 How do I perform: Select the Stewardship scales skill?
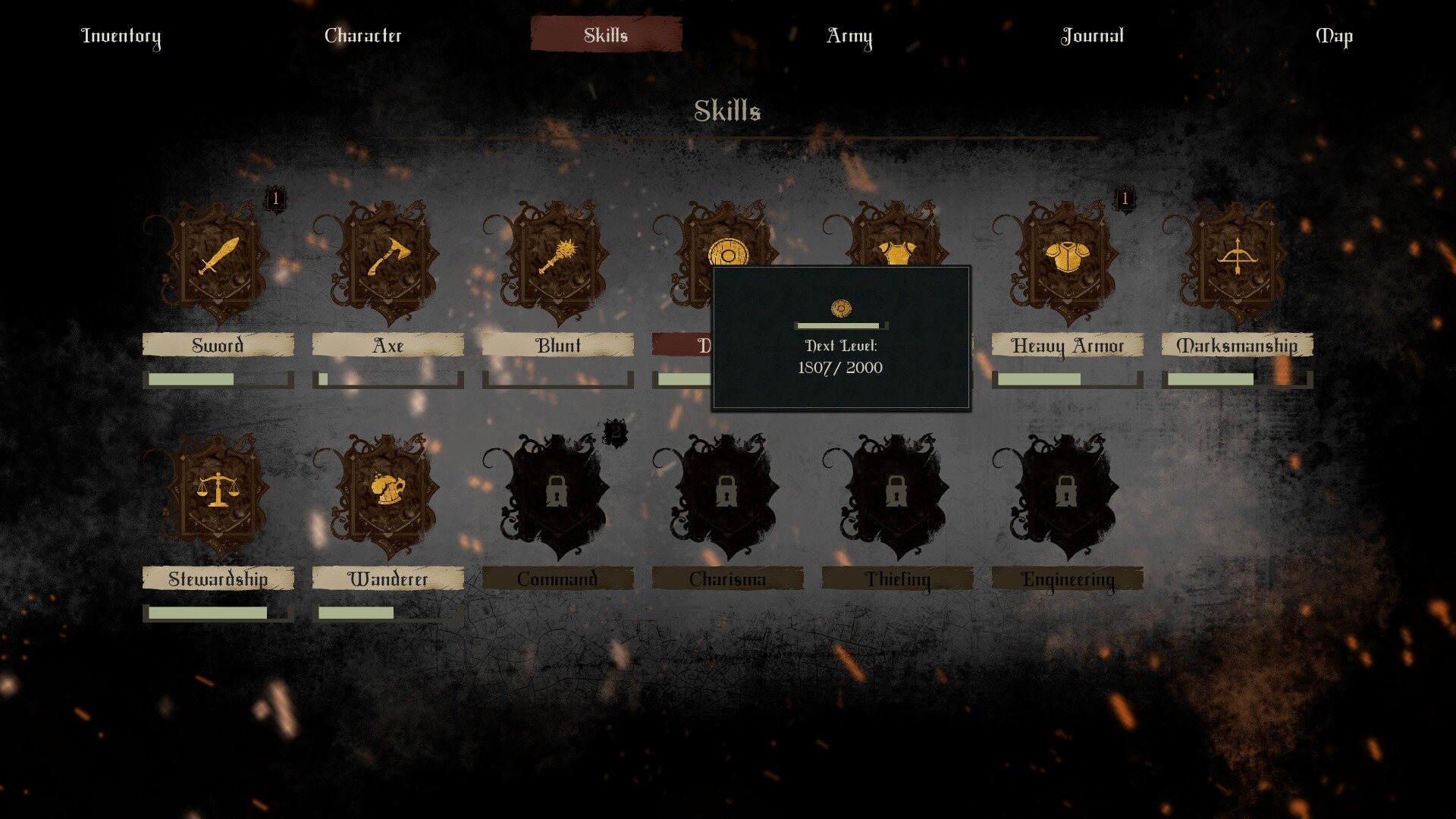pyautogui.click(x=218, y=491)
